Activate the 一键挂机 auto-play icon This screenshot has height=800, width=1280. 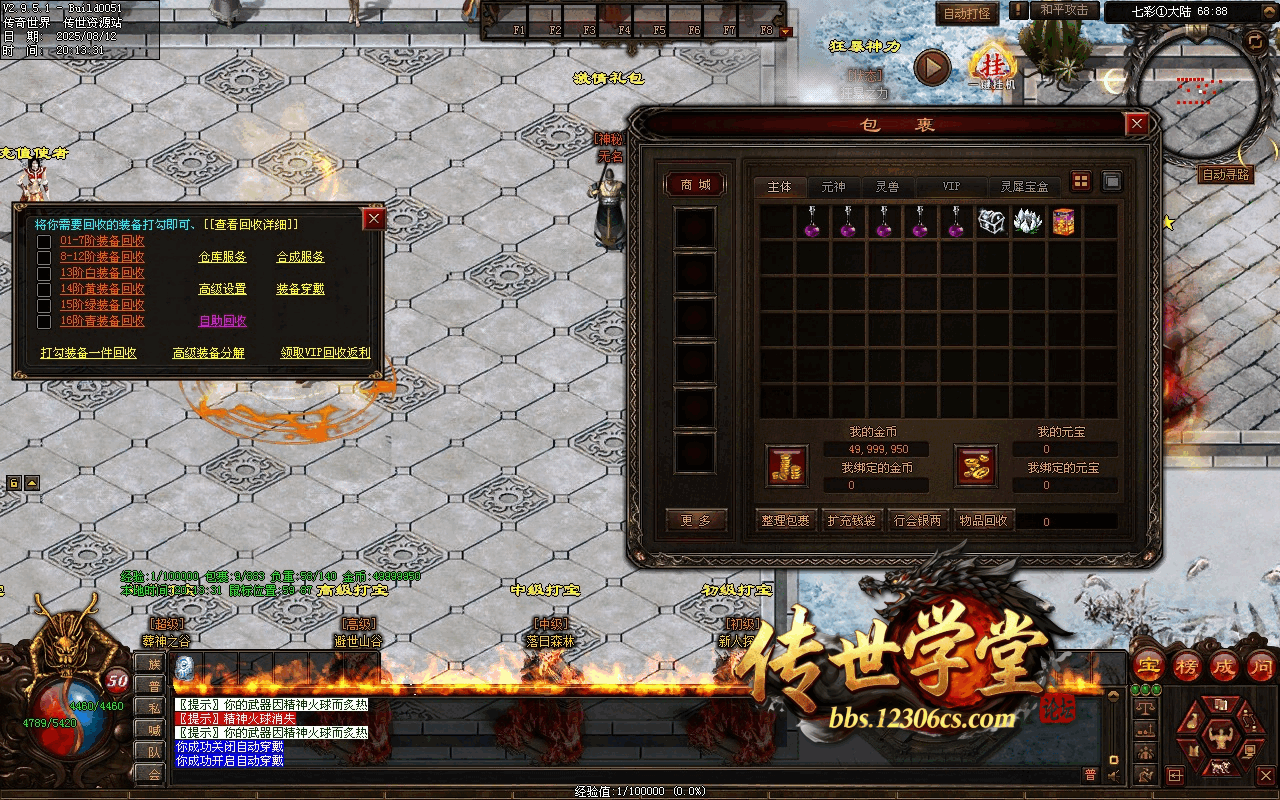coord(990,67)
